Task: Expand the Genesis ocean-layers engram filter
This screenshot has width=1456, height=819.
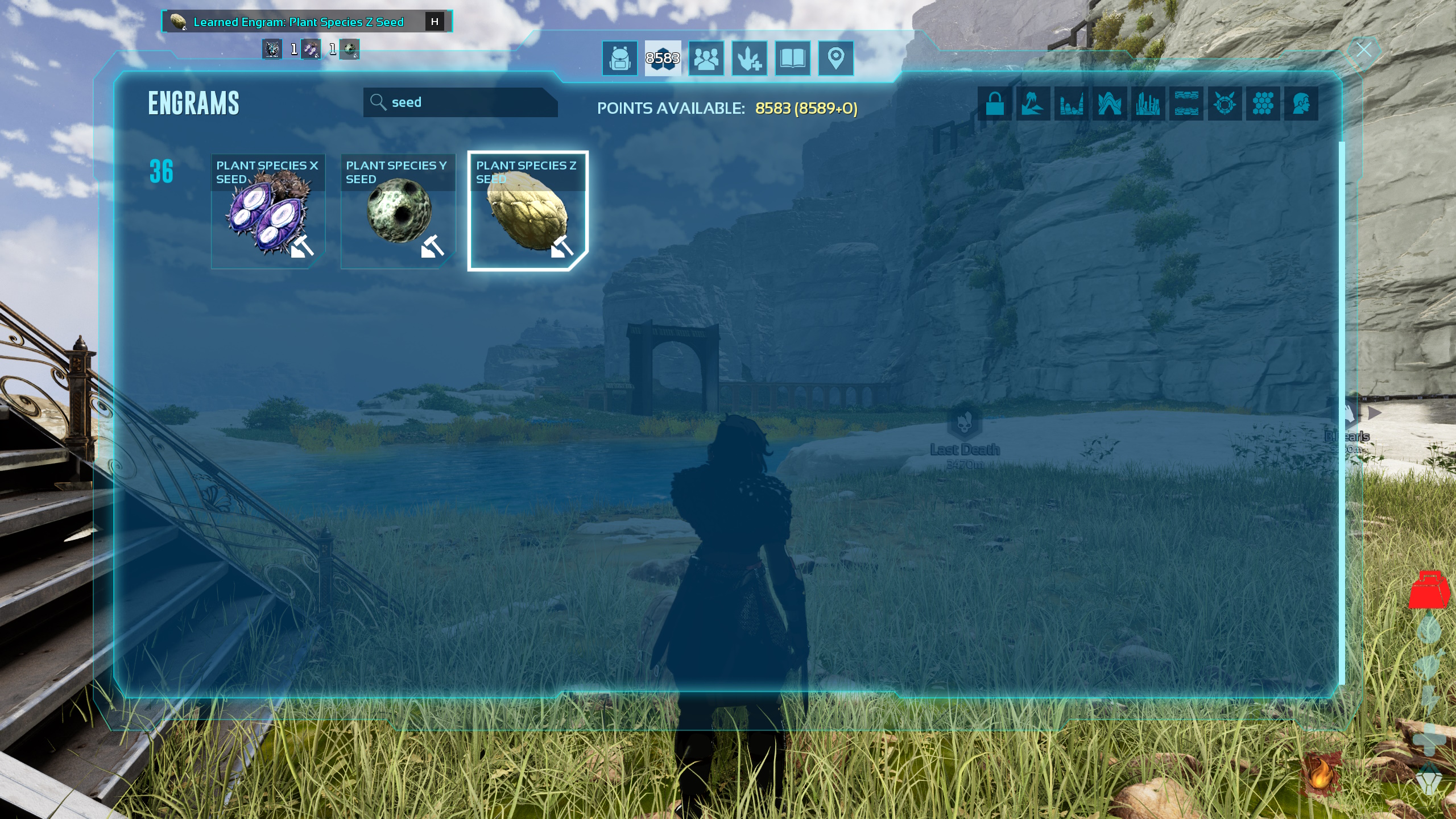Action: click(1188, 104)
